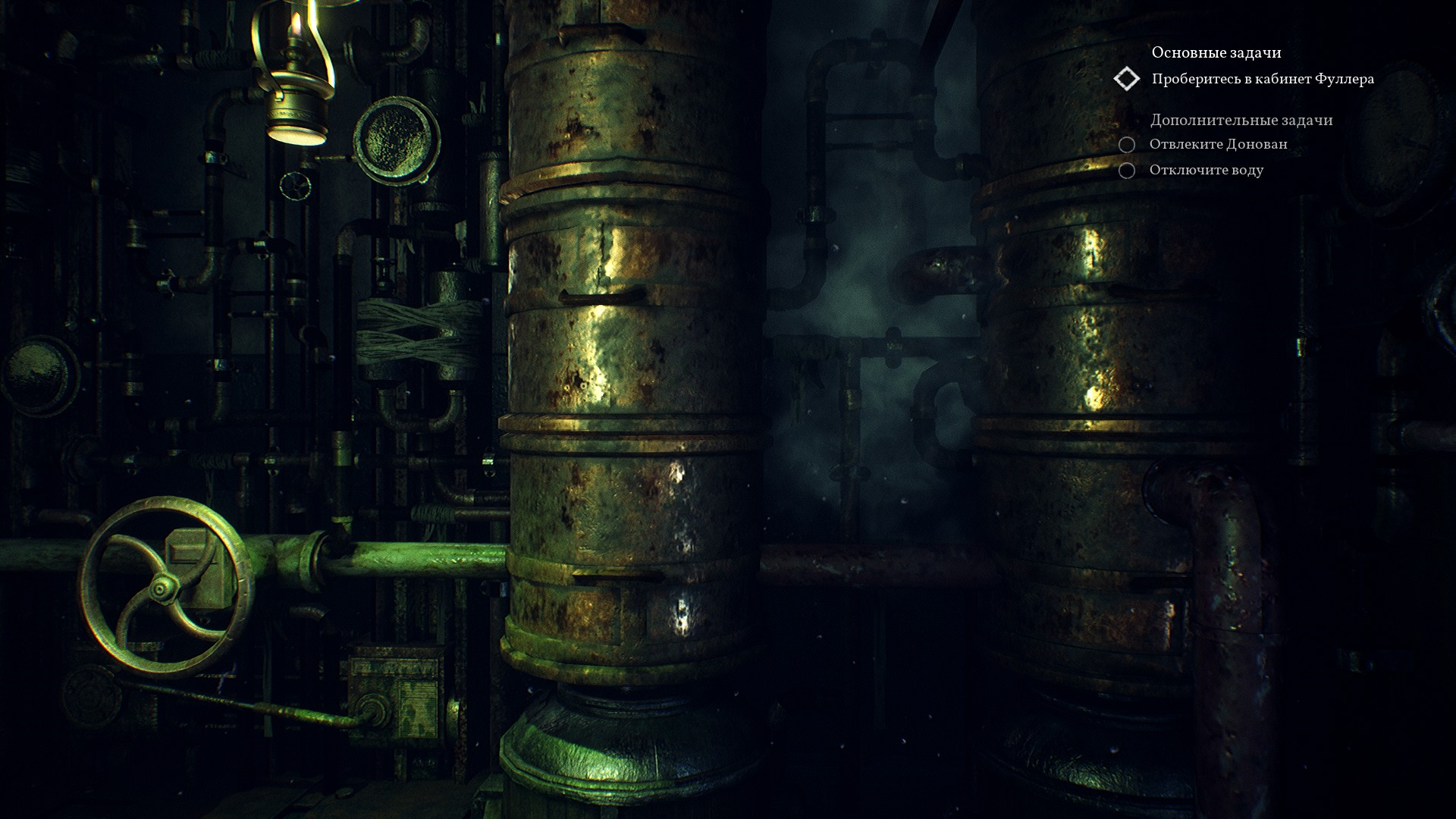
Task: Select the optional task 'Отвлеките Донован'
Action: click(1218, 144)
